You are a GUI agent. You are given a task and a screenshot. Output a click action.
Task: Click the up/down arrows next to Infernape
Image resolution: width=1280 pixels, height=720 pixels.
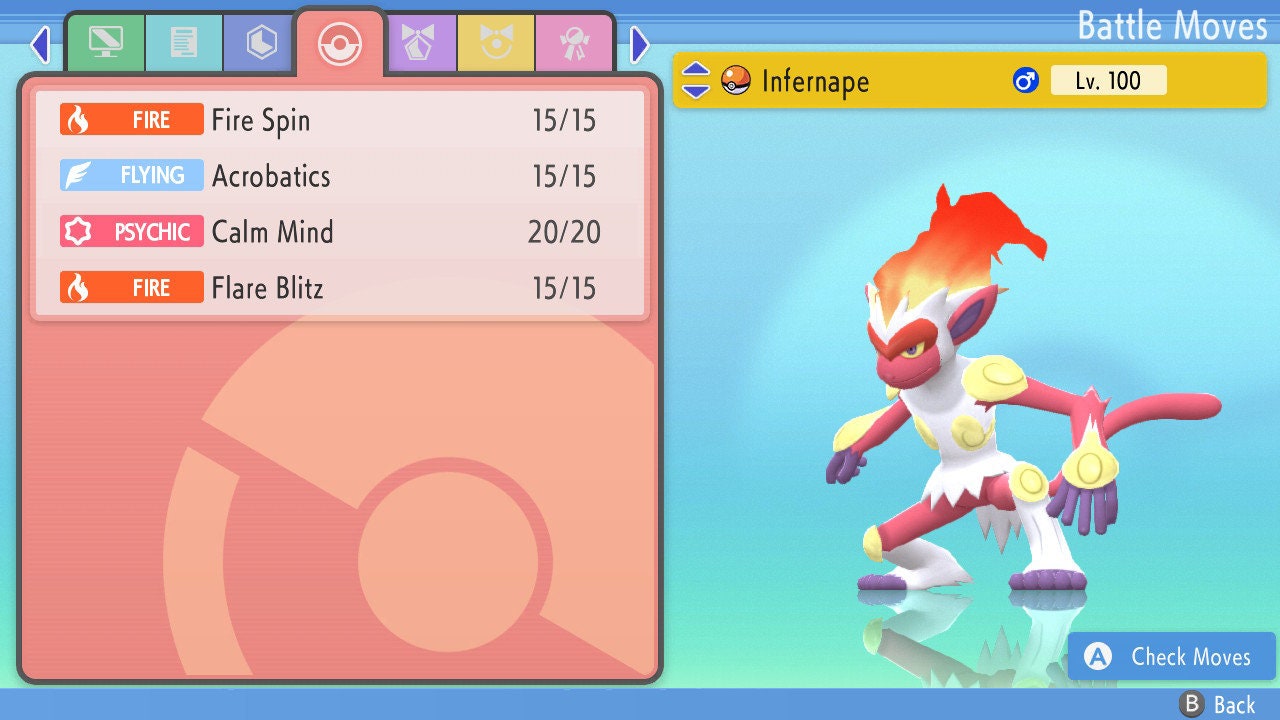tap(696, 80)
